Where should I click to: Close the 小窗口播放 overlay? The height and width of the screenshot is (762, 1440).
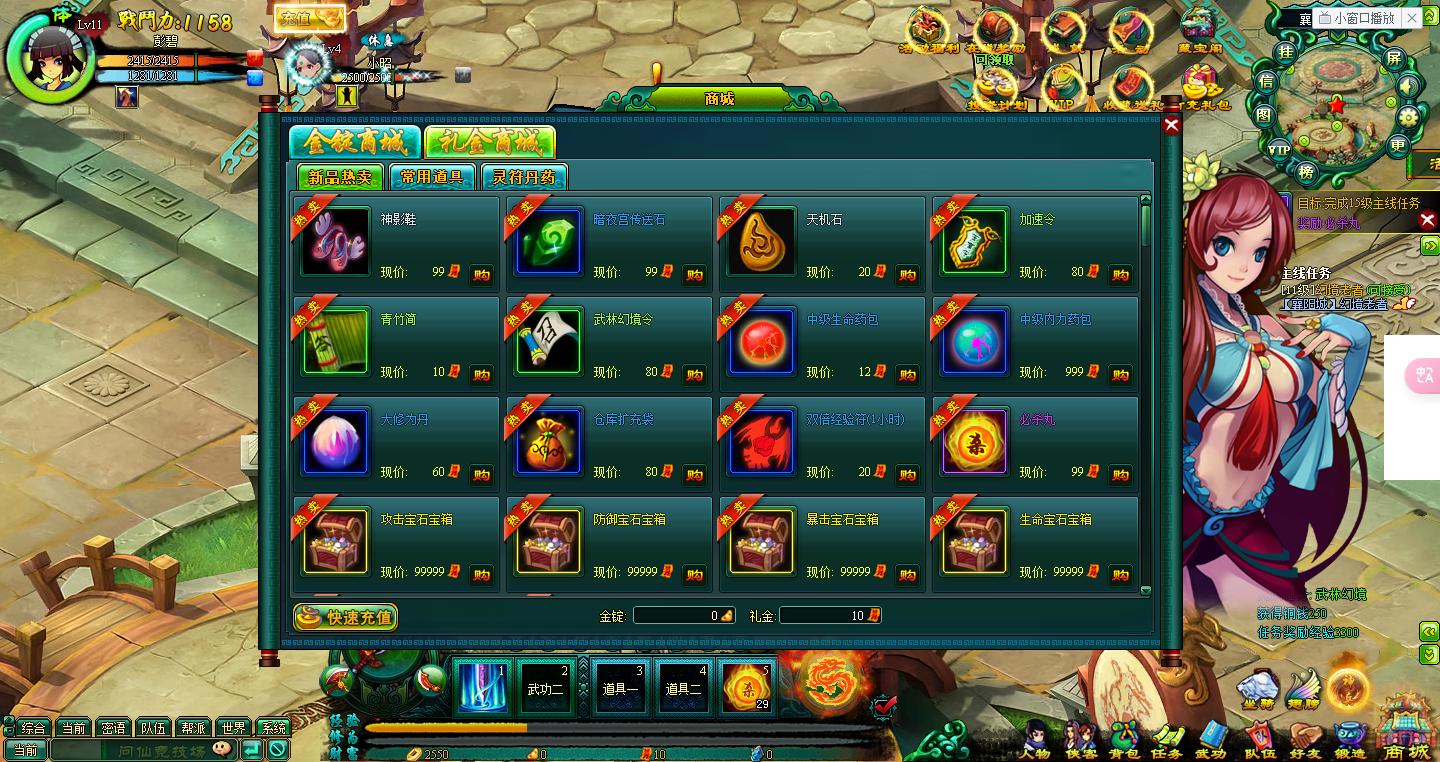pyautogui.click(x=1413, y=18)
